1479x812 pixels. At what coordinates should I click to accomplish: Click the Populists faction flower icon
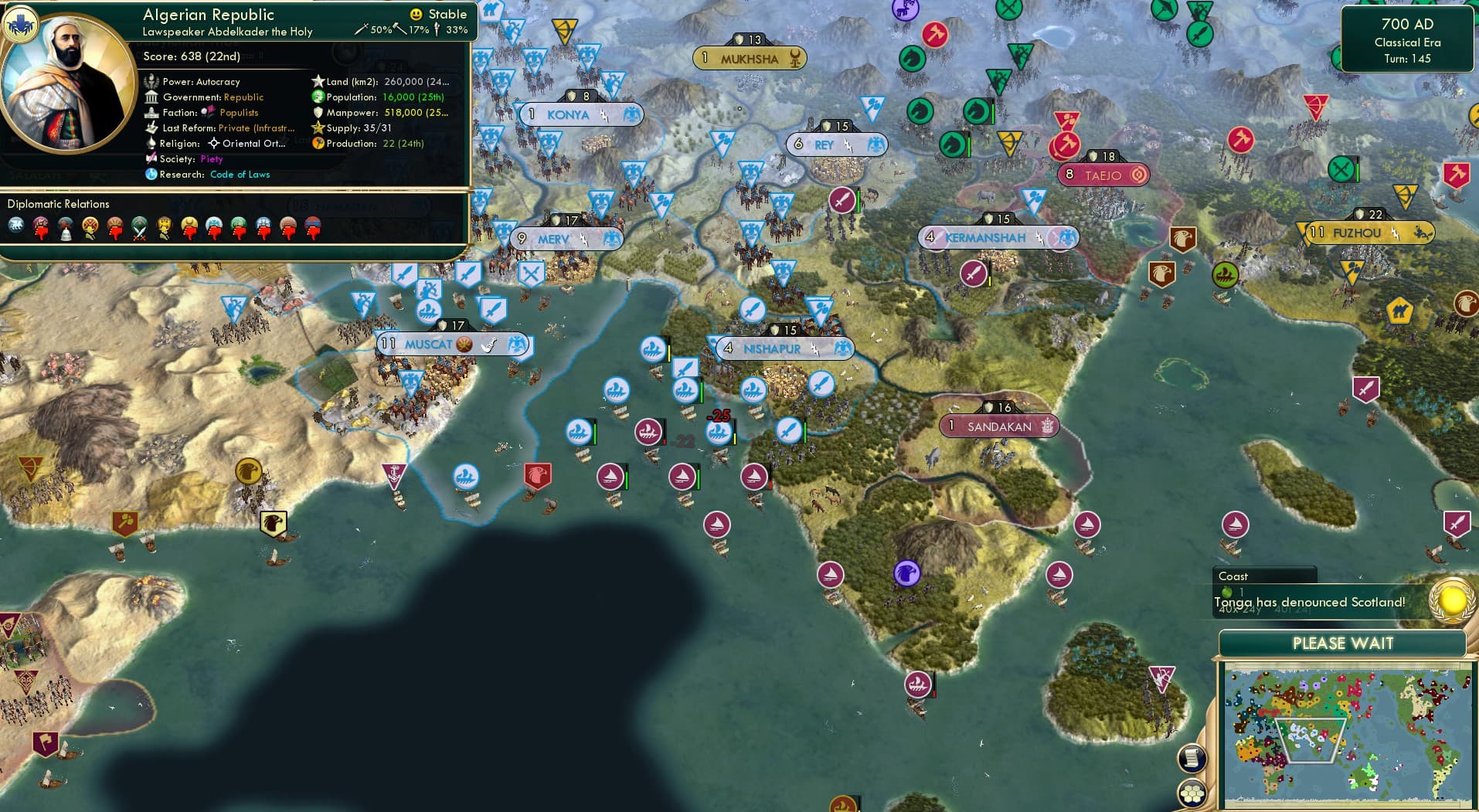206,112
